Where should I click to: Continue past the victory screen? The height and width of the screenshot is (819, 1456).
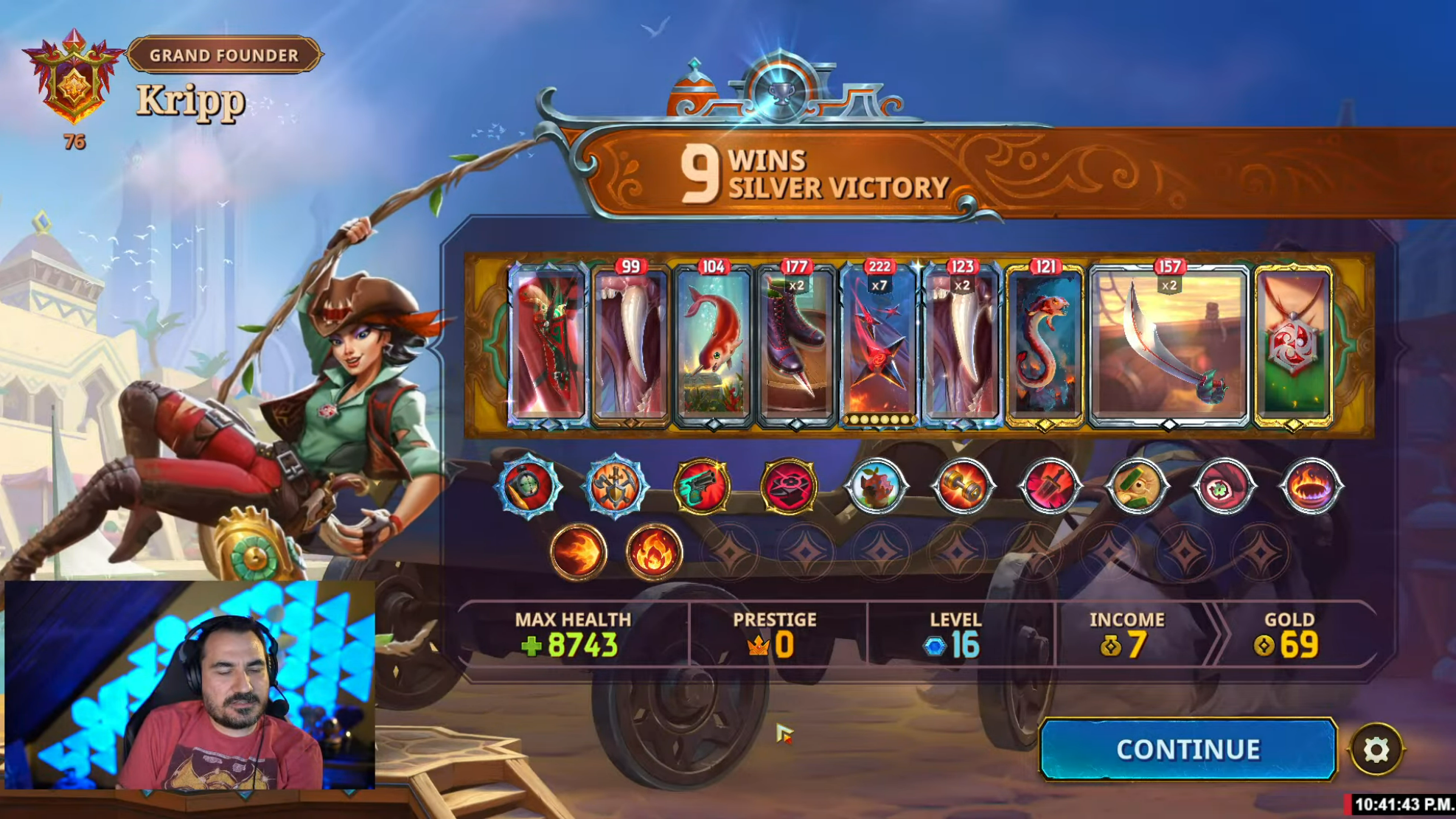click(1187, 749)
